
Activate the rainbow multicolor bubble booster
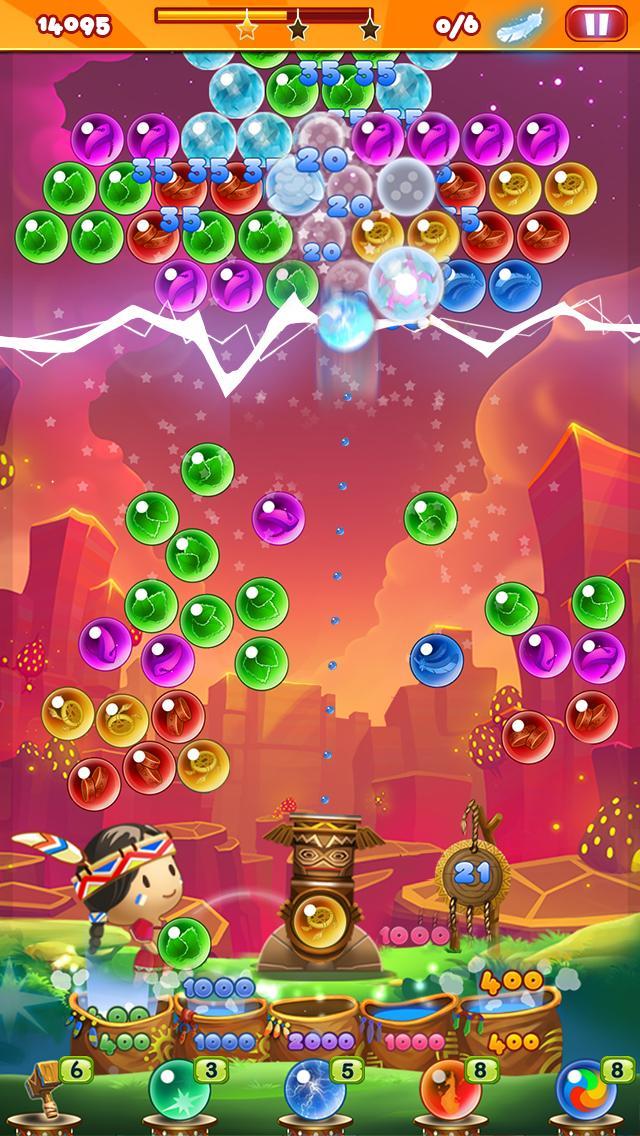point(585,1090)
